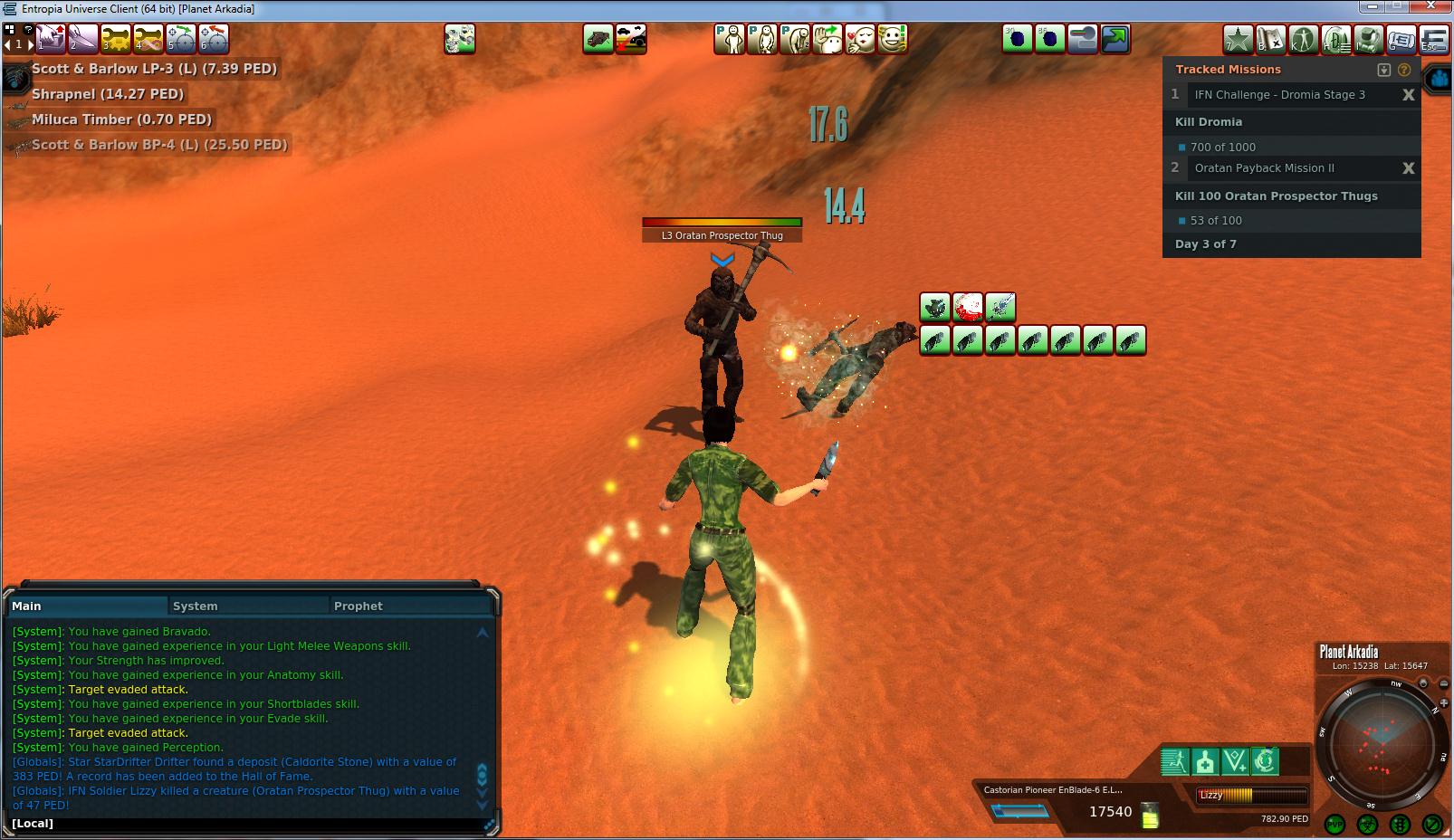Activate the running figure status icon
The width and height of the screenshot is (1454, 840).
[x=1174, y=762]
